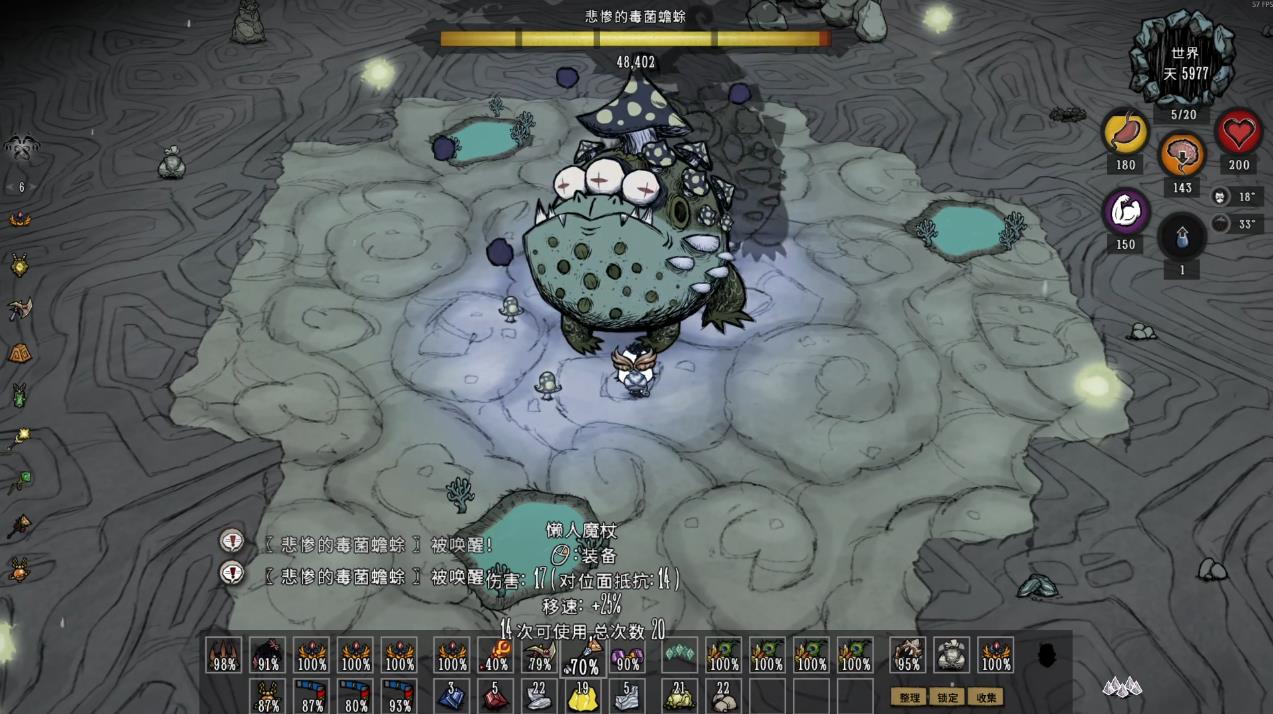
Task: Select the teal crown in the hotbar
Action: click(x=680, y=654)
